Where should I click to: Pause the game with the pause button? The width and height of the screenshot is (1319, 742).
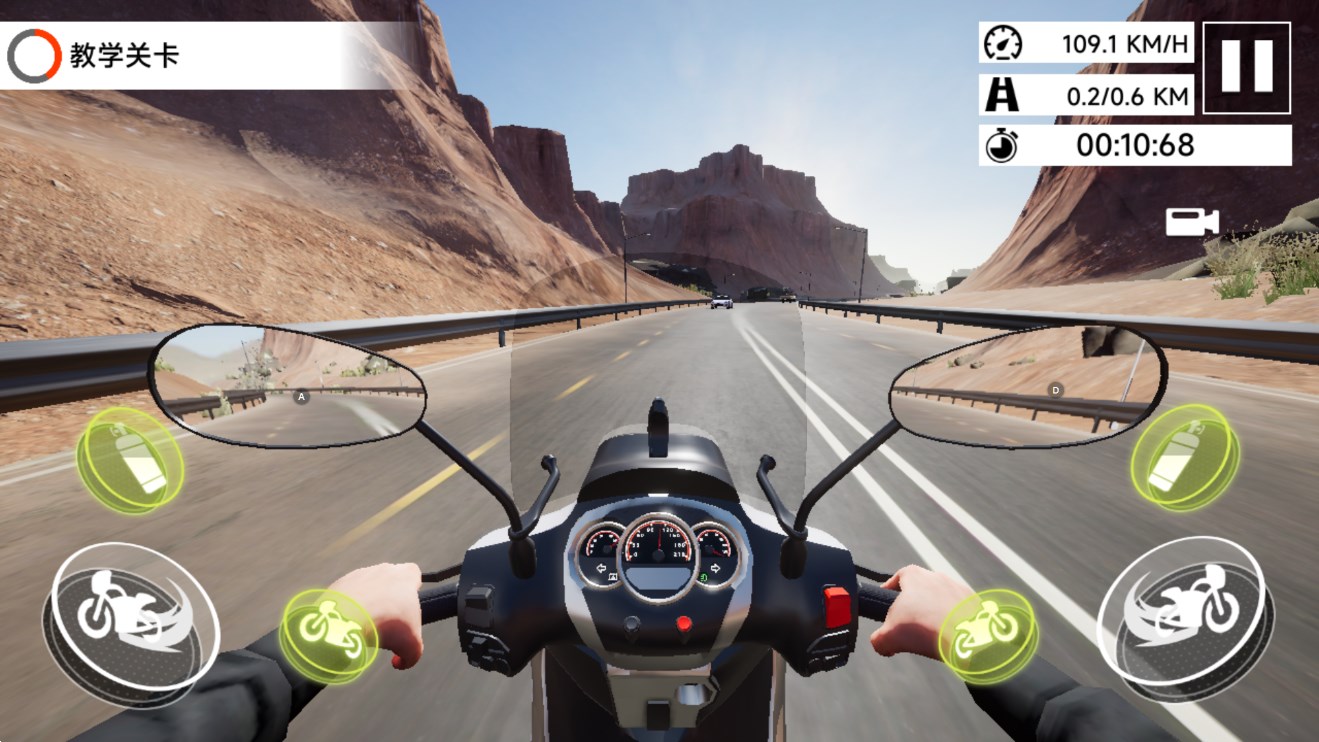coord(1246,68)
